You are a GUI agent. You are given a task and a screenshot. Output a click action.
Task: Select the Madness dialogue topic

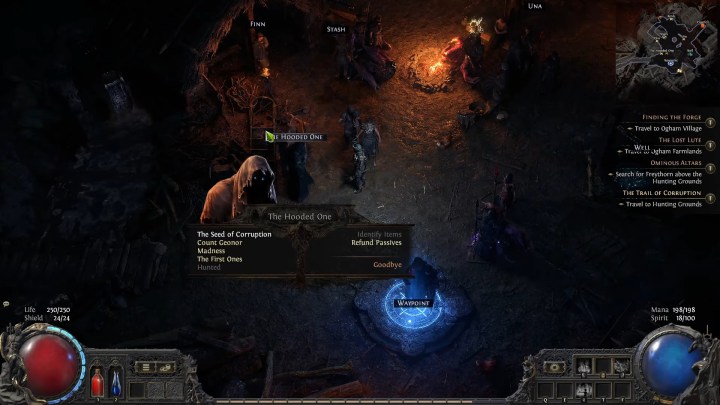(212, 251)
